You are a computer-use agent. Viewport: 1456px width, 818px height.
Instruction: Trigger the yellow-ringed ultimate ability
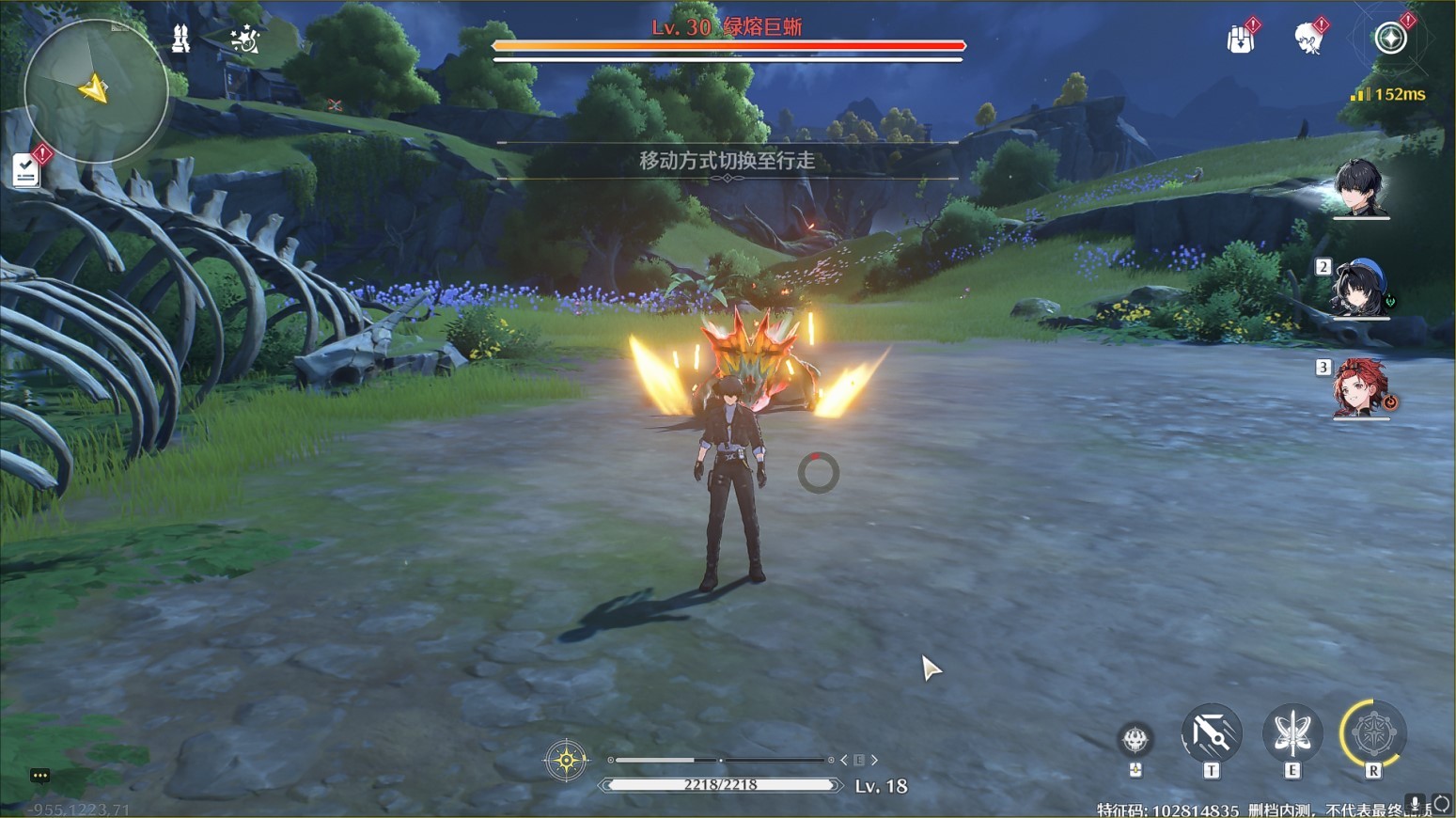point(1373,733)
